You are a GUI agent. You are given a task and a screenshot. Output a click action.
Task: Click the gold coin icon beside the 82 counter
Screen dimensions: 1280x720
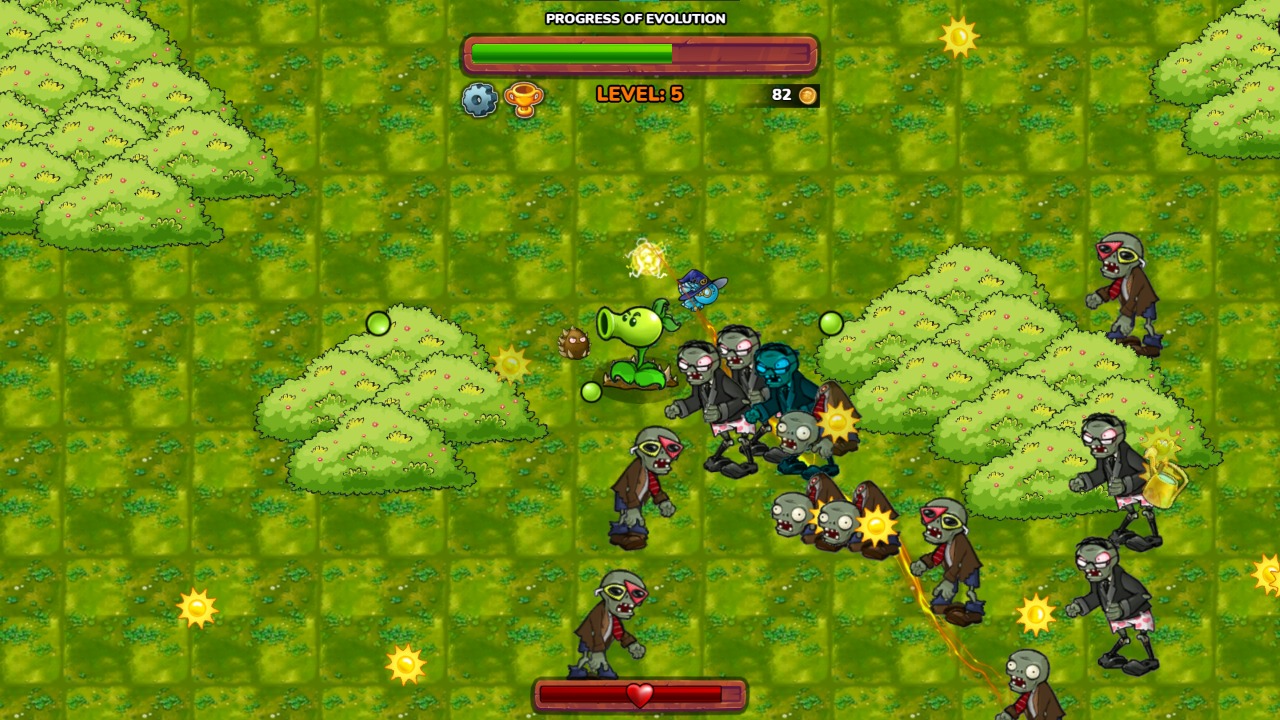click(806, 96)
